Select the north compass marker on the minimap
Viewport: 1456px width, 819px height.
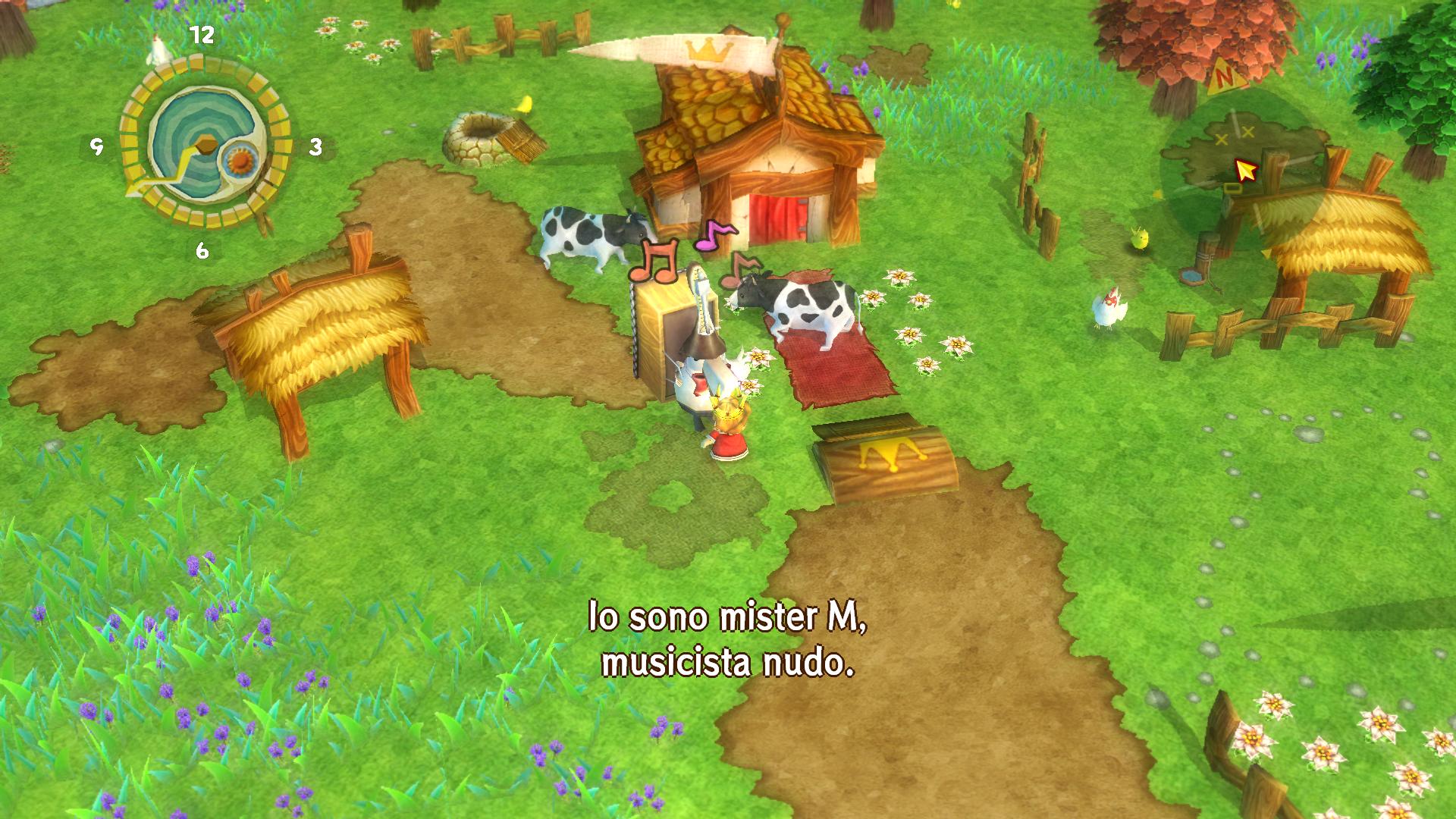coord(1222,76)
